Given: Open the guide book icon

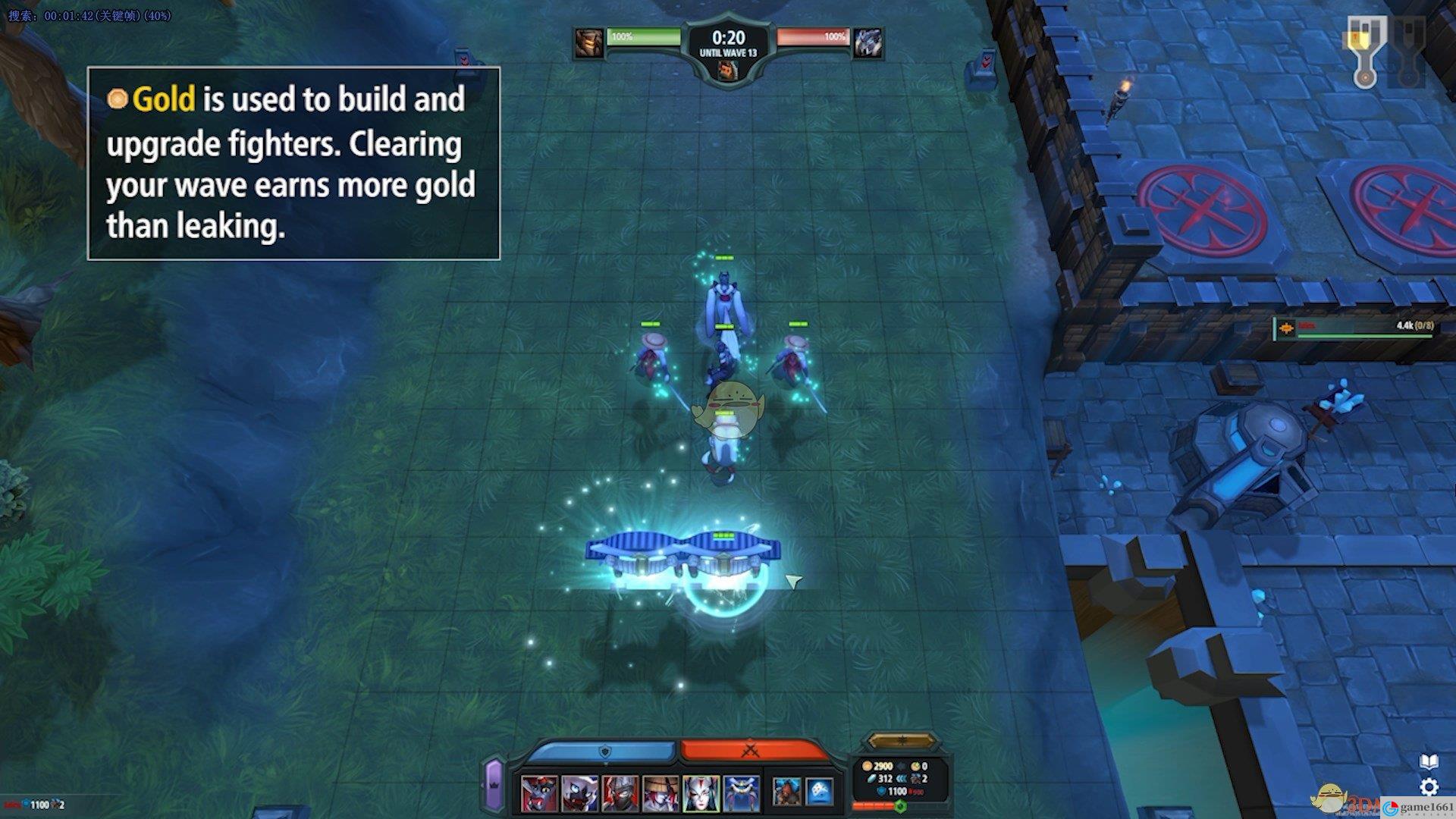Looking at the screenshot, I should point(1429,761).
